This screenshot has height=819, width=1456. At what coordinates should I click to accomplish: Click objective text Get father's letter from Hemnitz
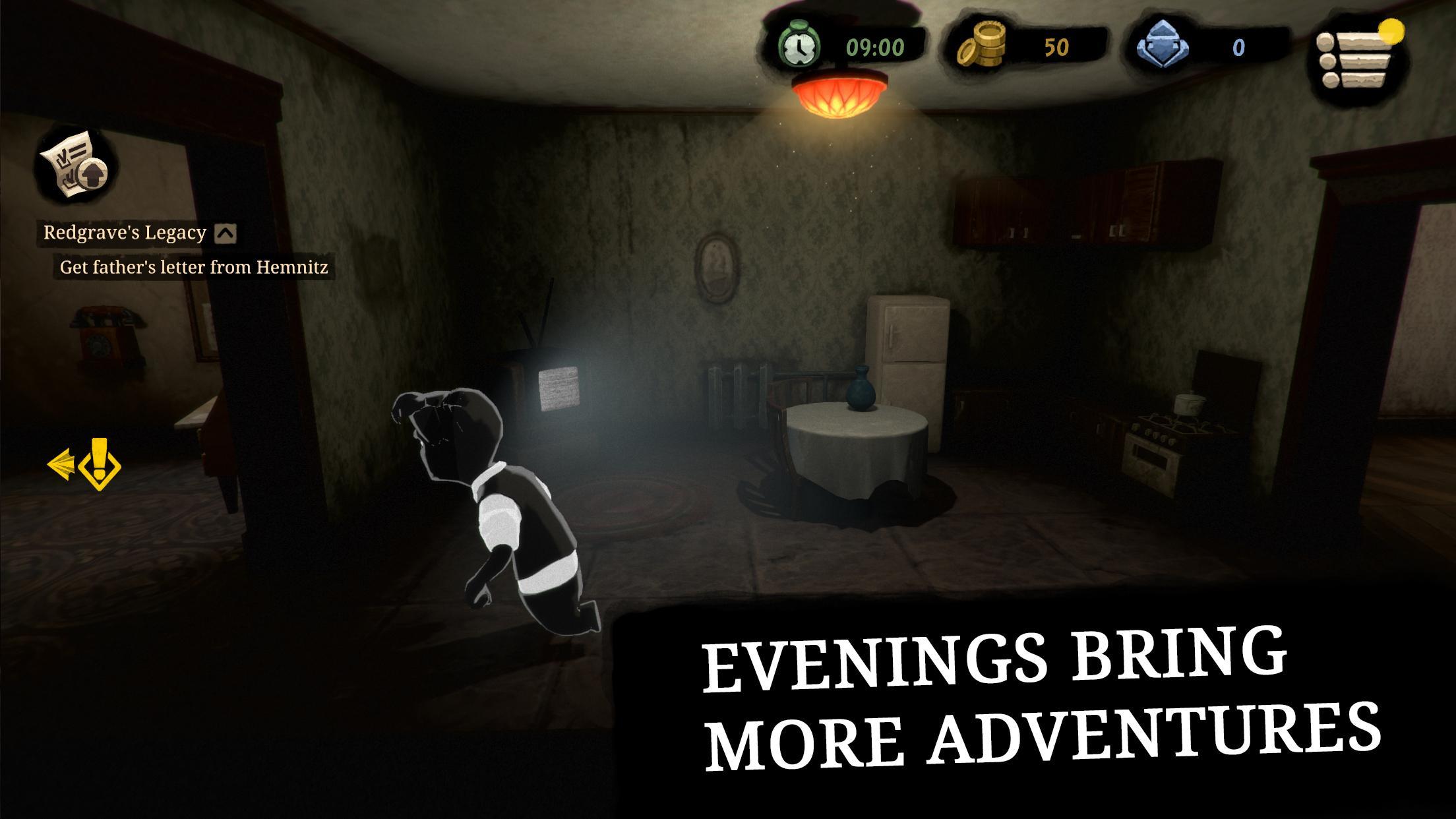[x=194, y=268]
